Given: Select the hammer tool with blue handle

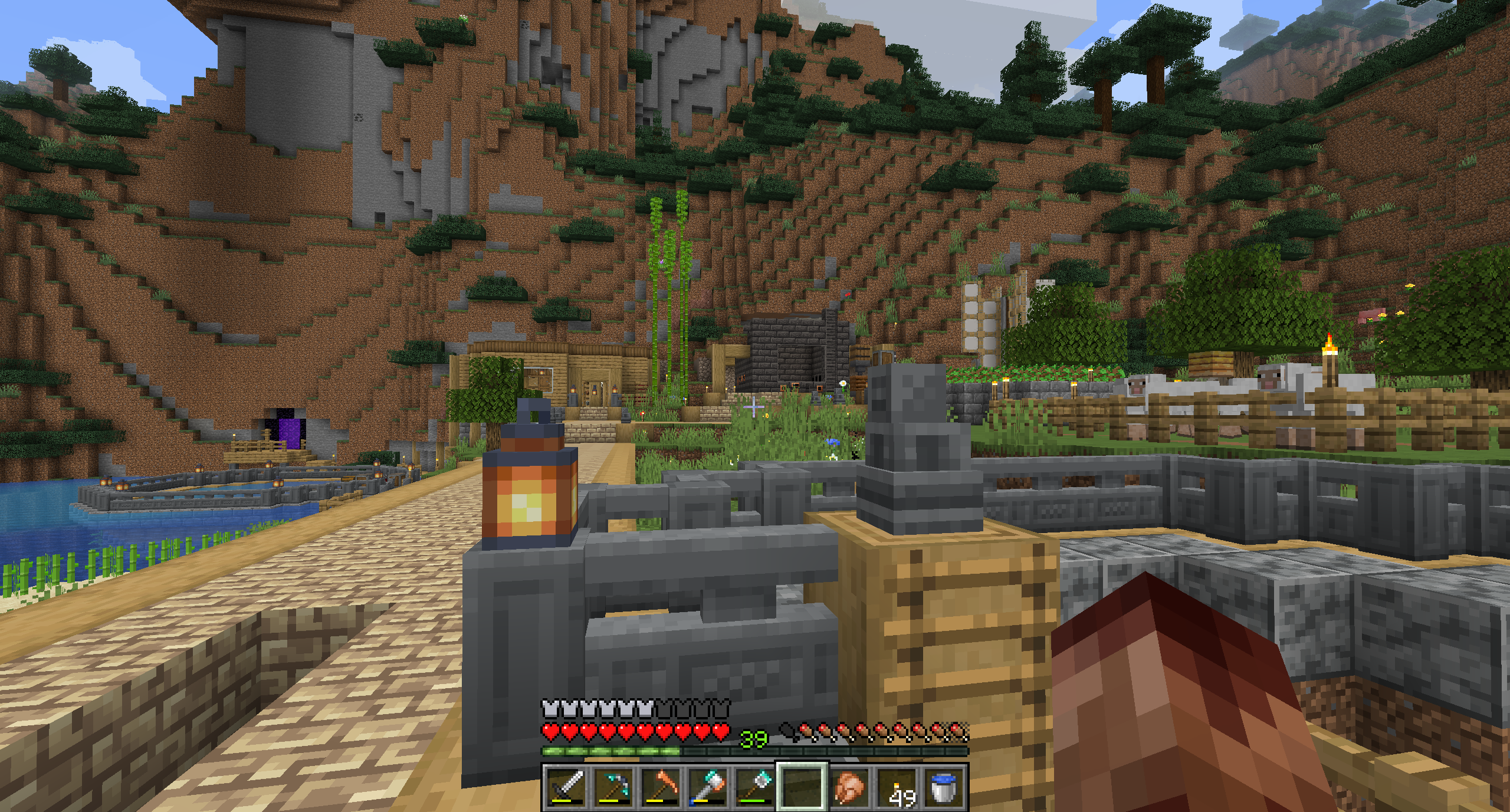Looking at the screenshot, I should click(x=708, y=787).
